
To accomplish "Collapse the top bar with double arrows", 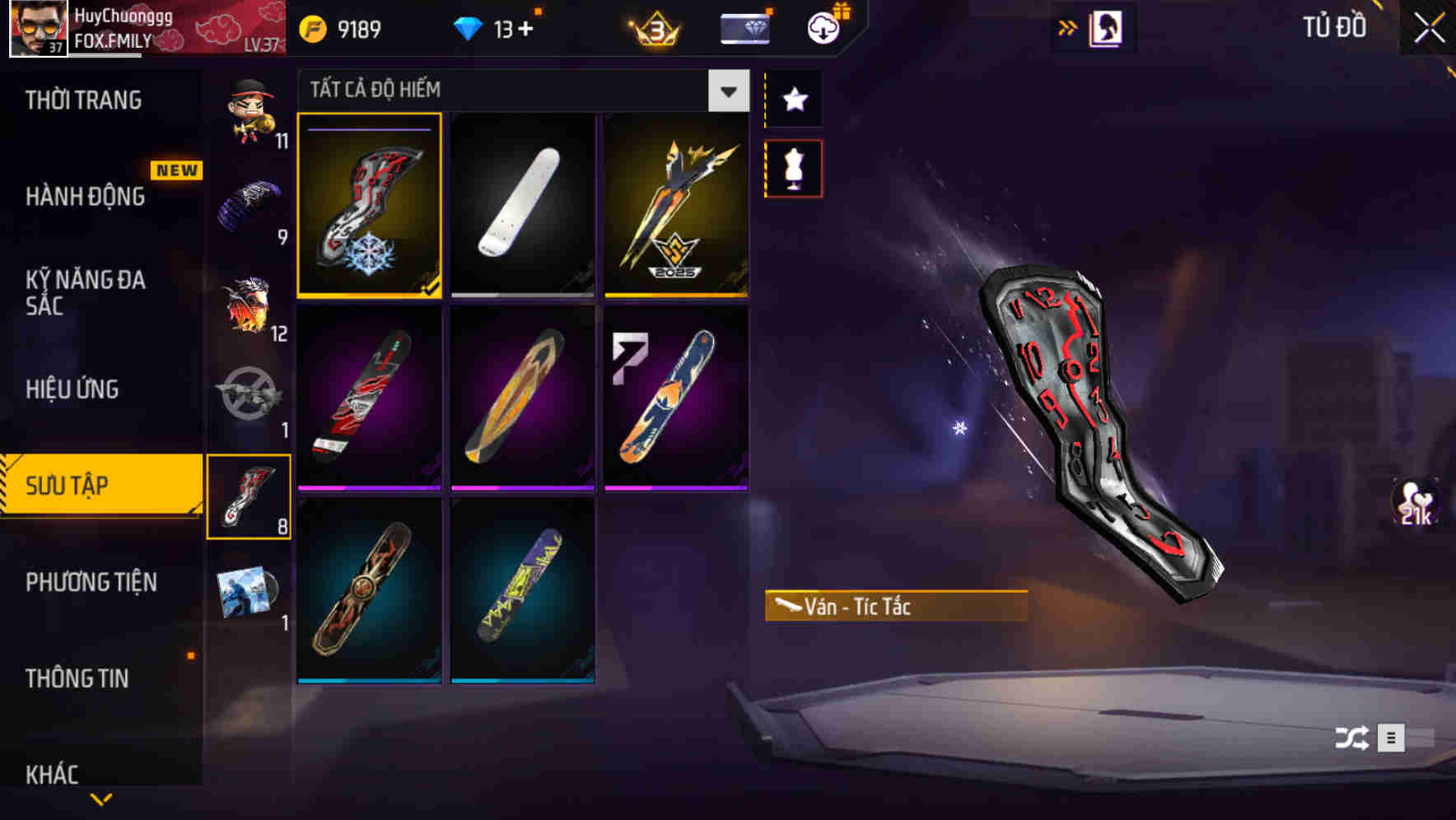I will click(1068, 26).
